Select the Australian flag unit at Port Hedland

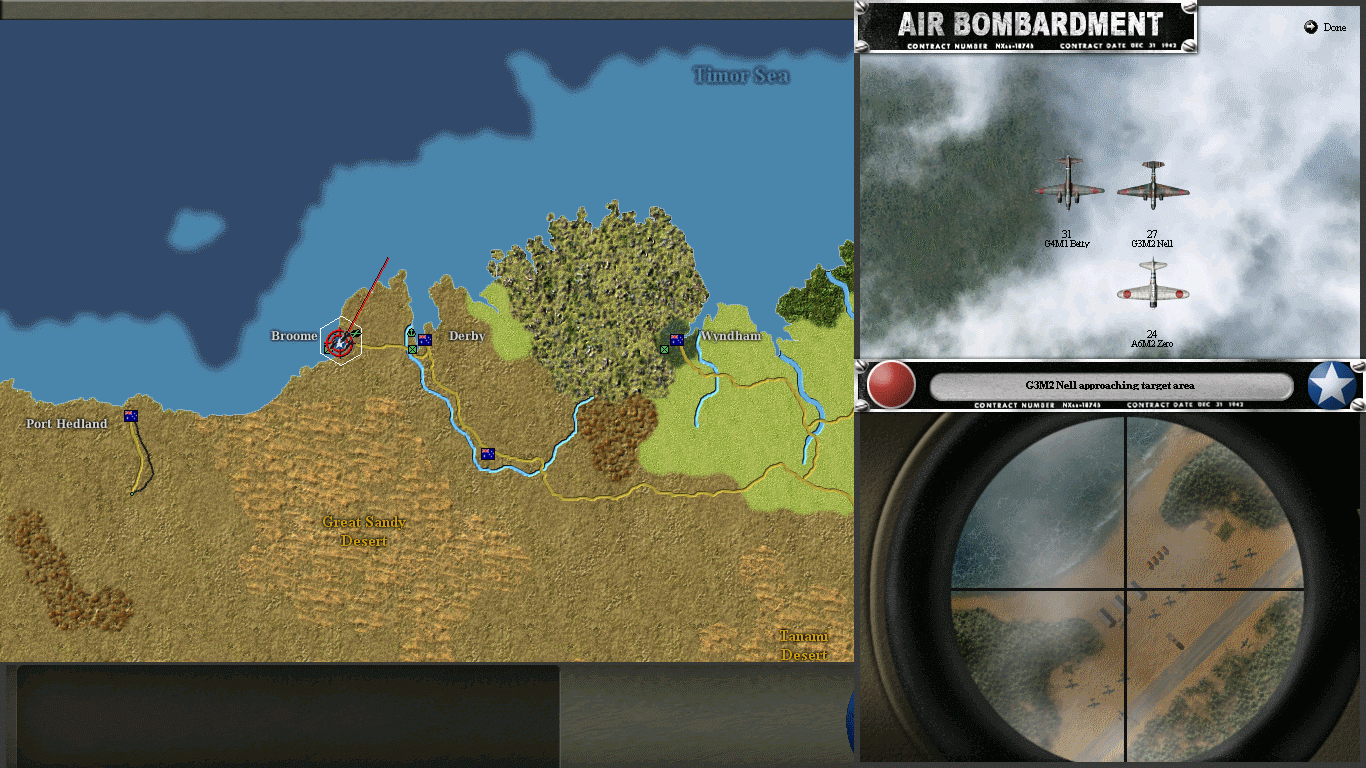pos(131,417)
